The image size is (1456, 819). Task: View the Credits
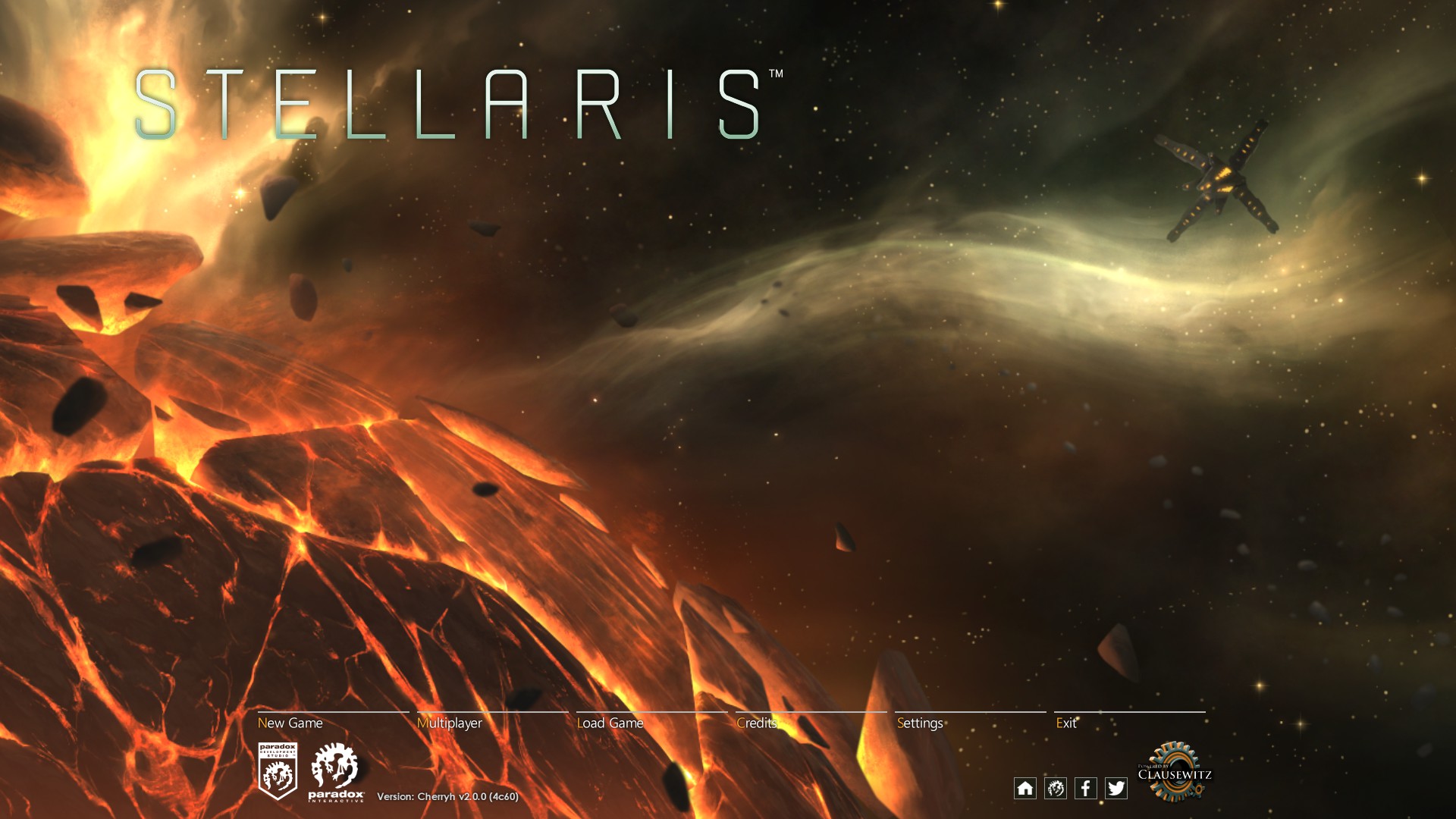756,723
